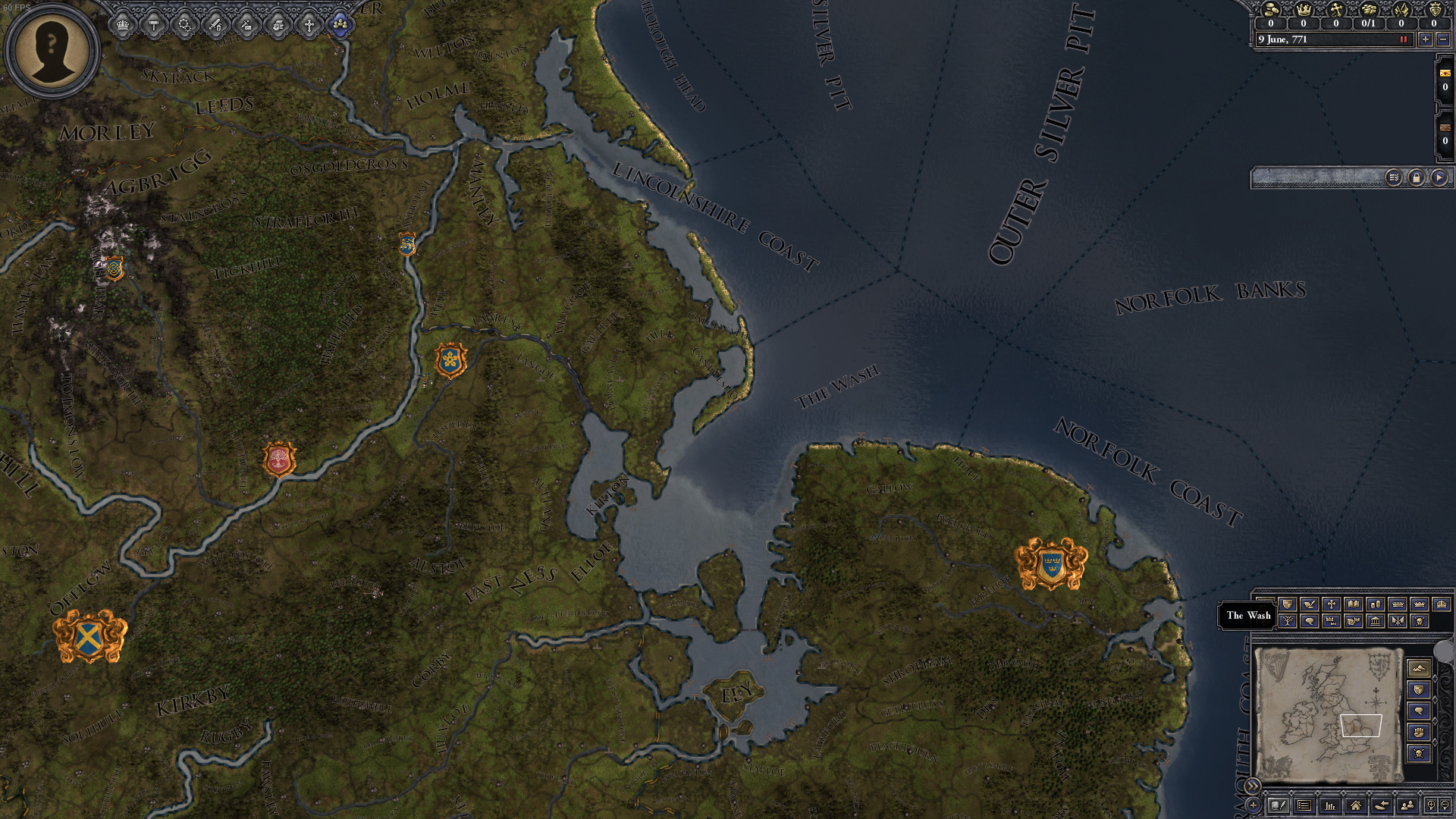Screen dimensions: 1456x819
Task: Open the Chronicle with the book-and-pen icon
Action: (1279, 805)
